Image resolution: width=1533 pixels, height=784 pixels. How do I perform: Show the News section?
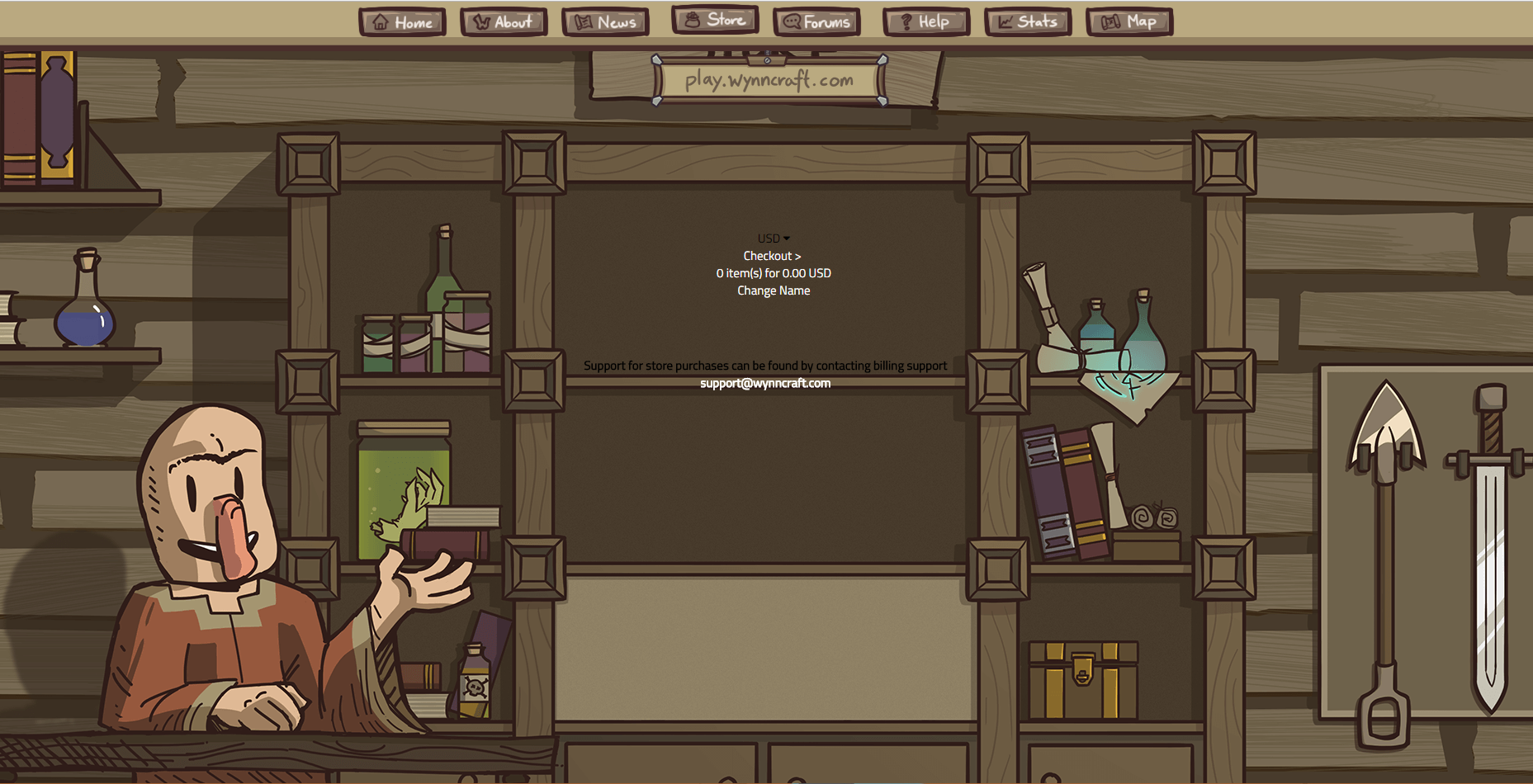[x=605, y=22]
